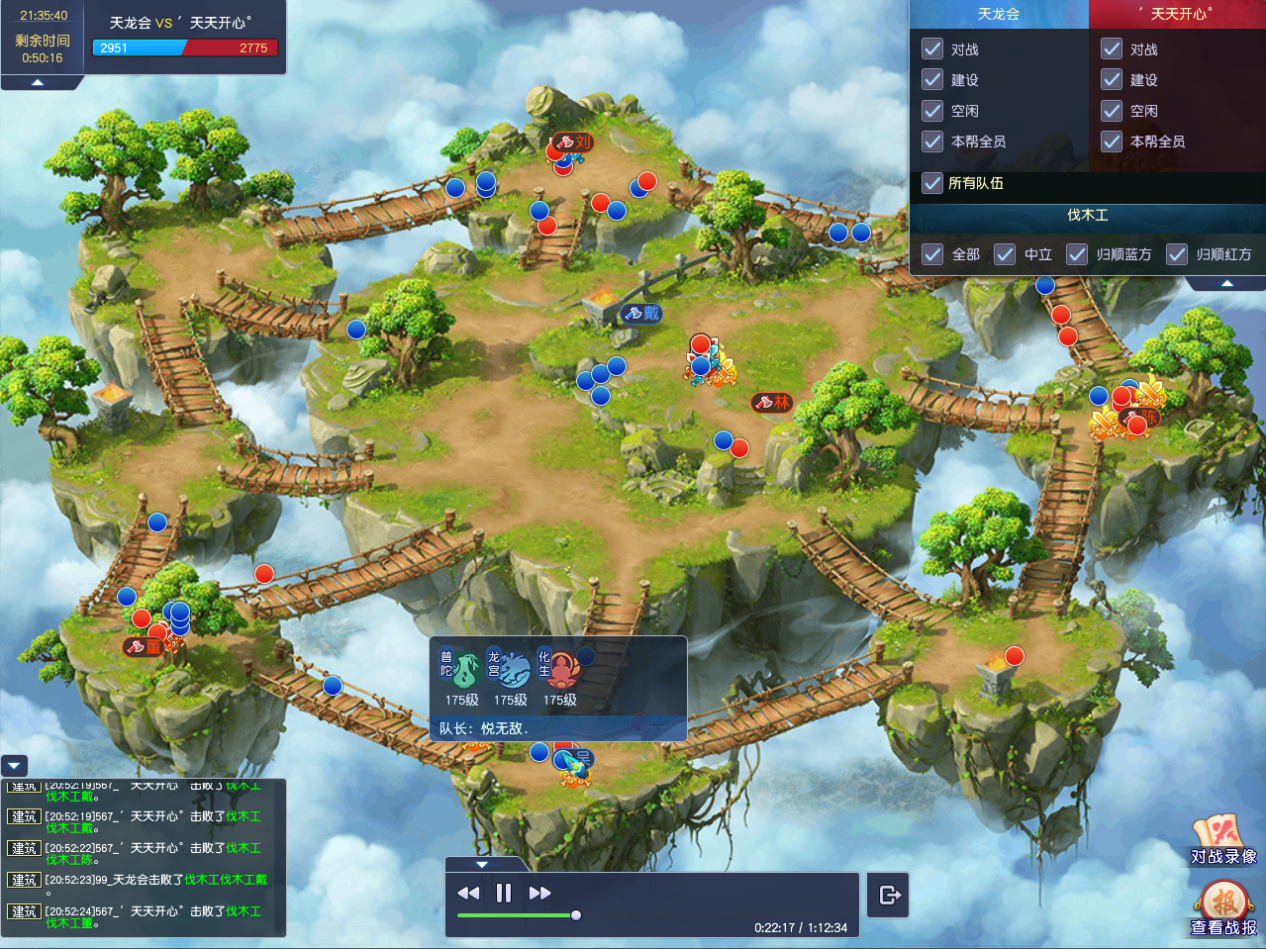The image size is (1266, 949).
Task: Open 对战录像 battle recordings
Action: 1223,839
